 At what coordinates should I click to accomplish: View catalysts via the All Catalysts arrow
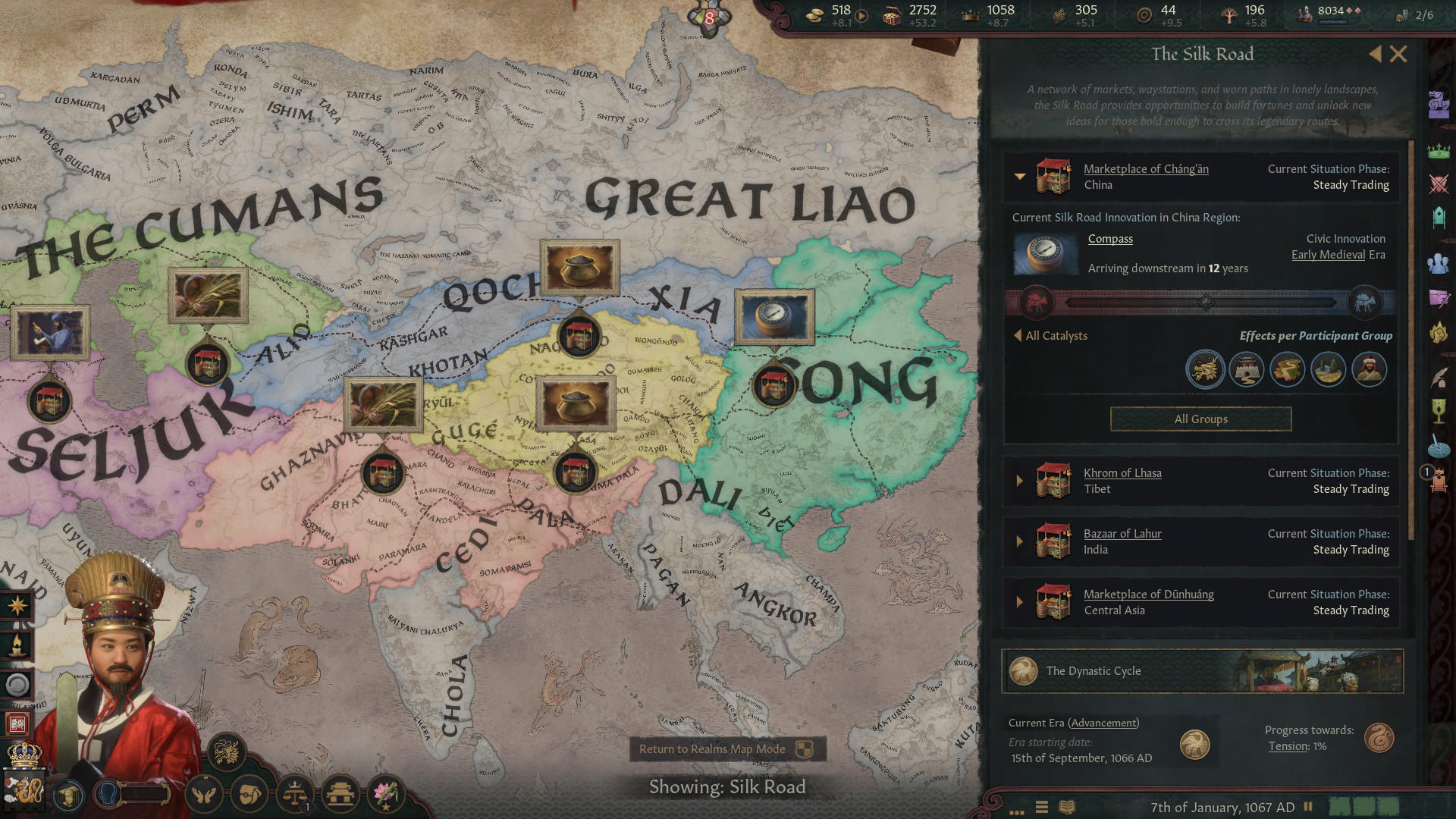coord(1020,335)
